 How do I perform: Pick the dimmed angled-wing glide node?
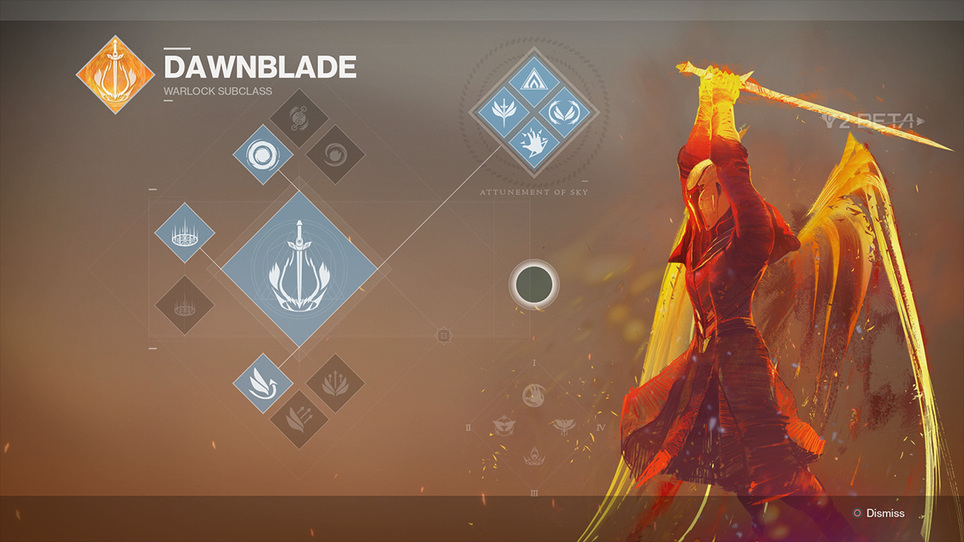tap(299, 417)
